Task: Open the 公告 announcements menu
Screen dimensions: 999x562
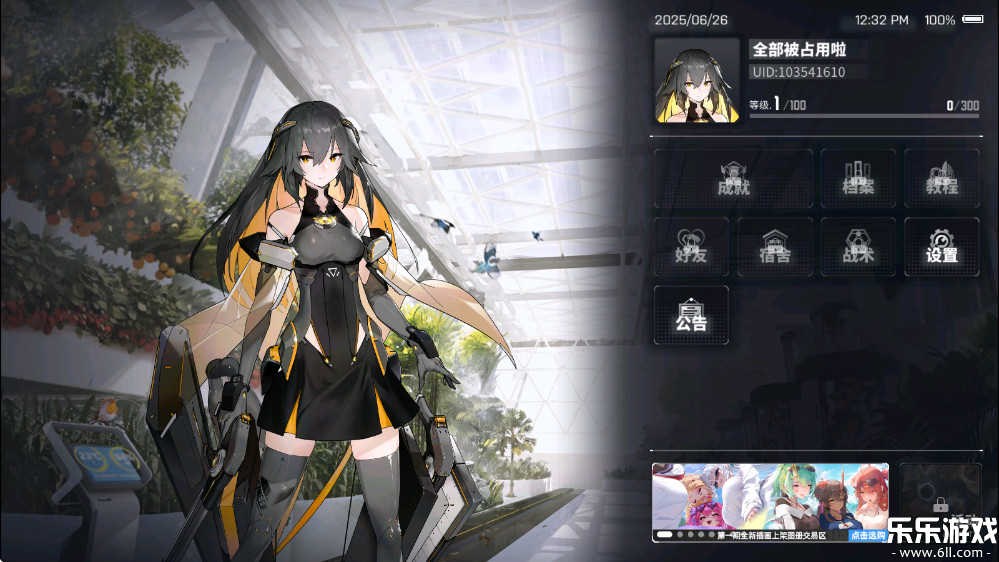Action: (691, 315)
